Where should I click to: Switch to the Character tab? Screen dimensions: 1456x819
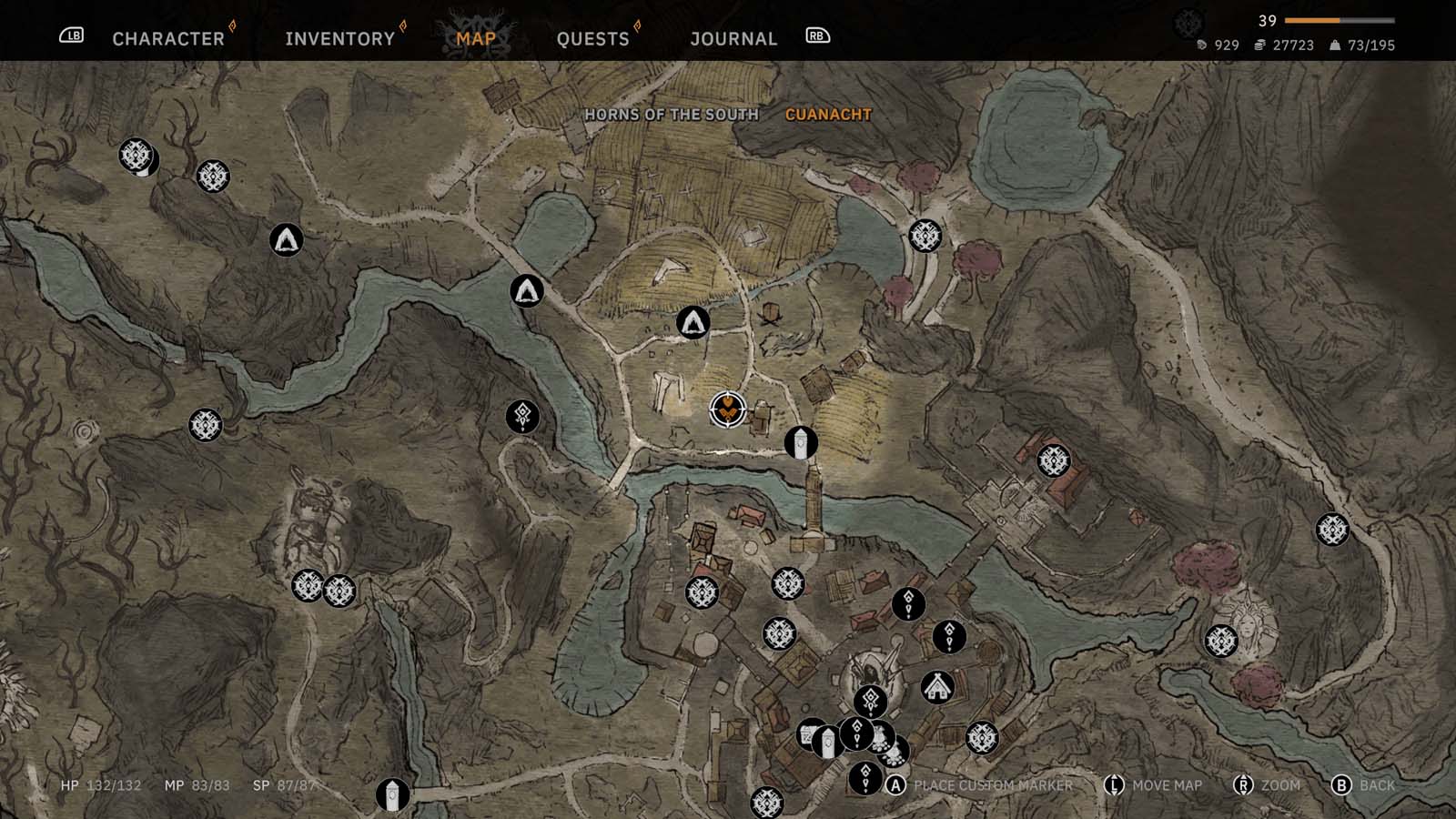[168, 38]
